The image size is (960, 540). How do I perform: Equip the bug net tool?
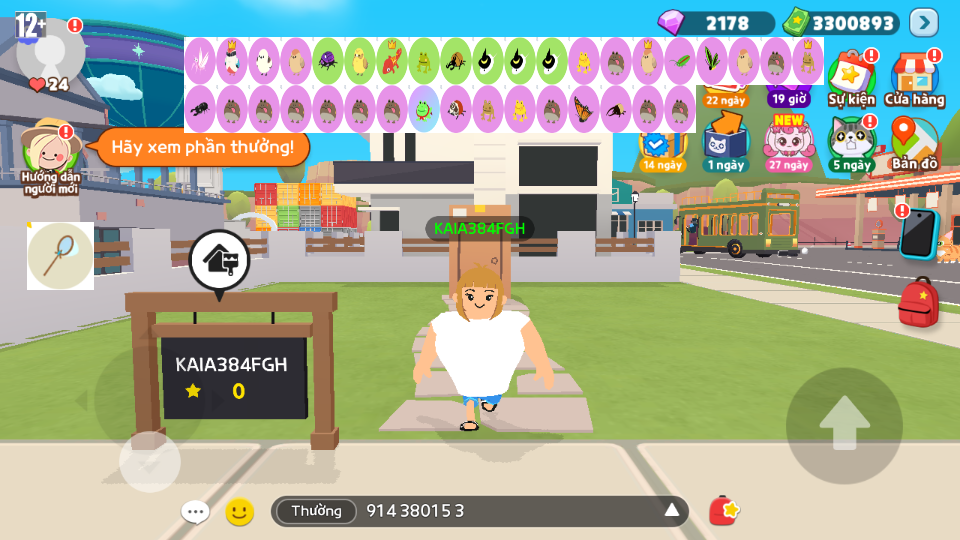(60, 256)
